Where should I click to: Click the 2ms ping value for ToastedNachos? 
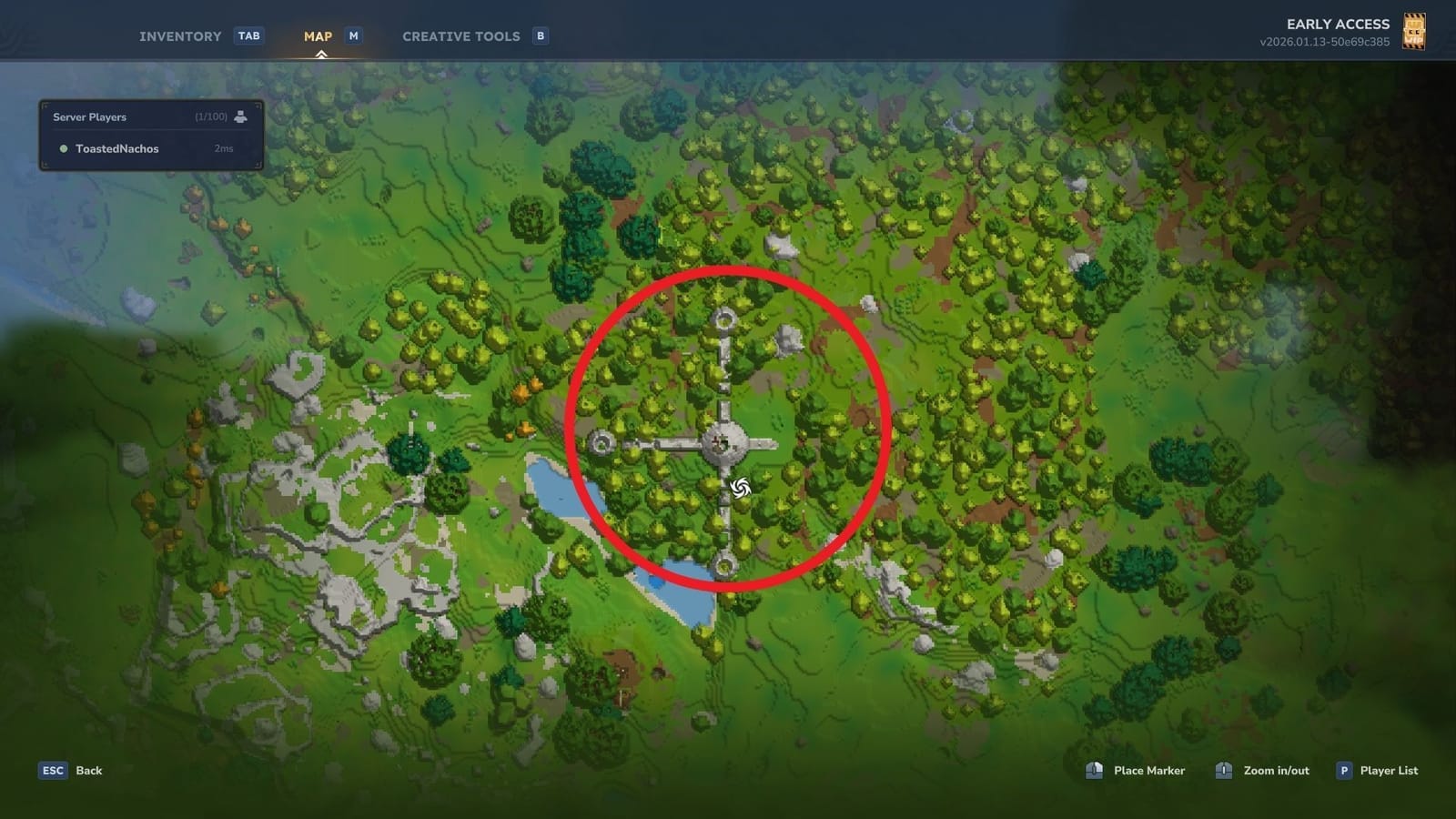(221, 148)
